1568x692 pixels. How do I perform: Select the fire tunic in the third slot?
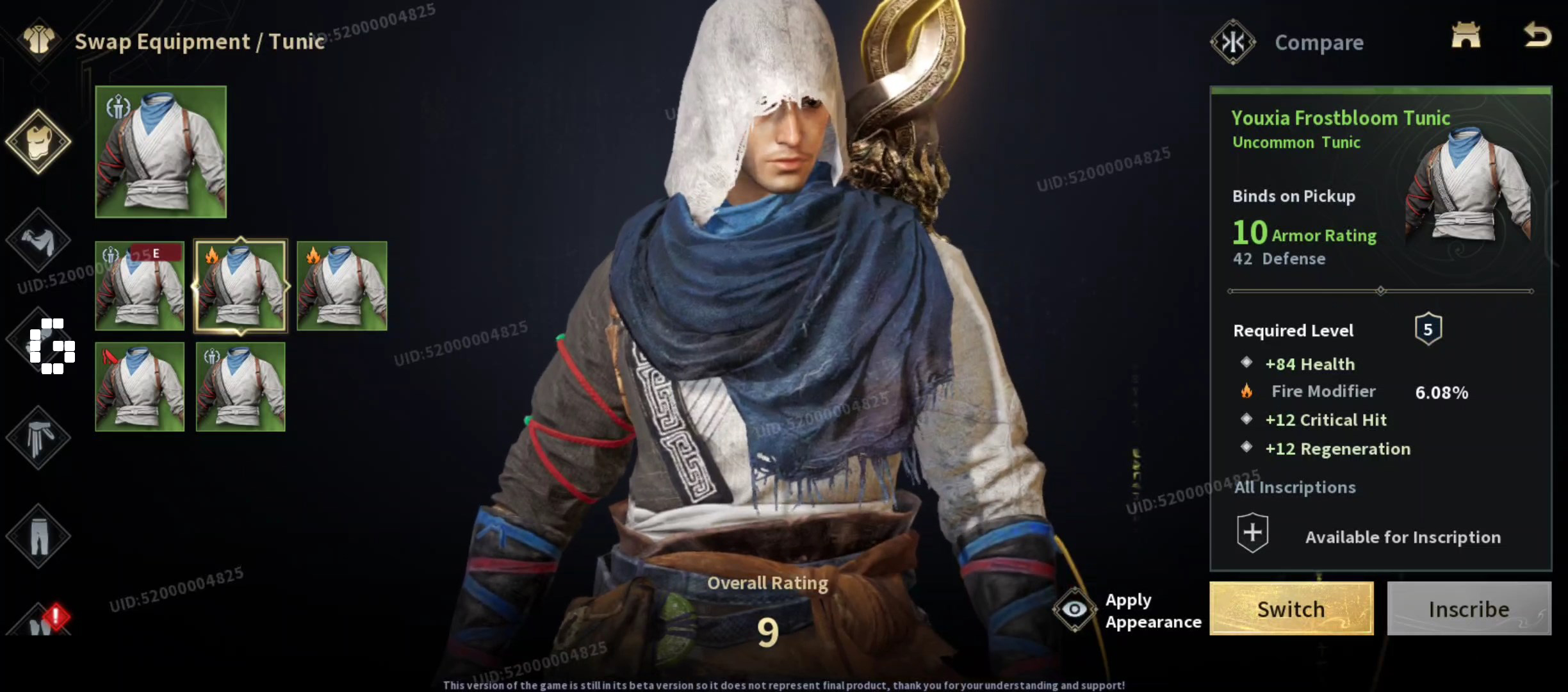pyautogui.click(x=341, y=286)
